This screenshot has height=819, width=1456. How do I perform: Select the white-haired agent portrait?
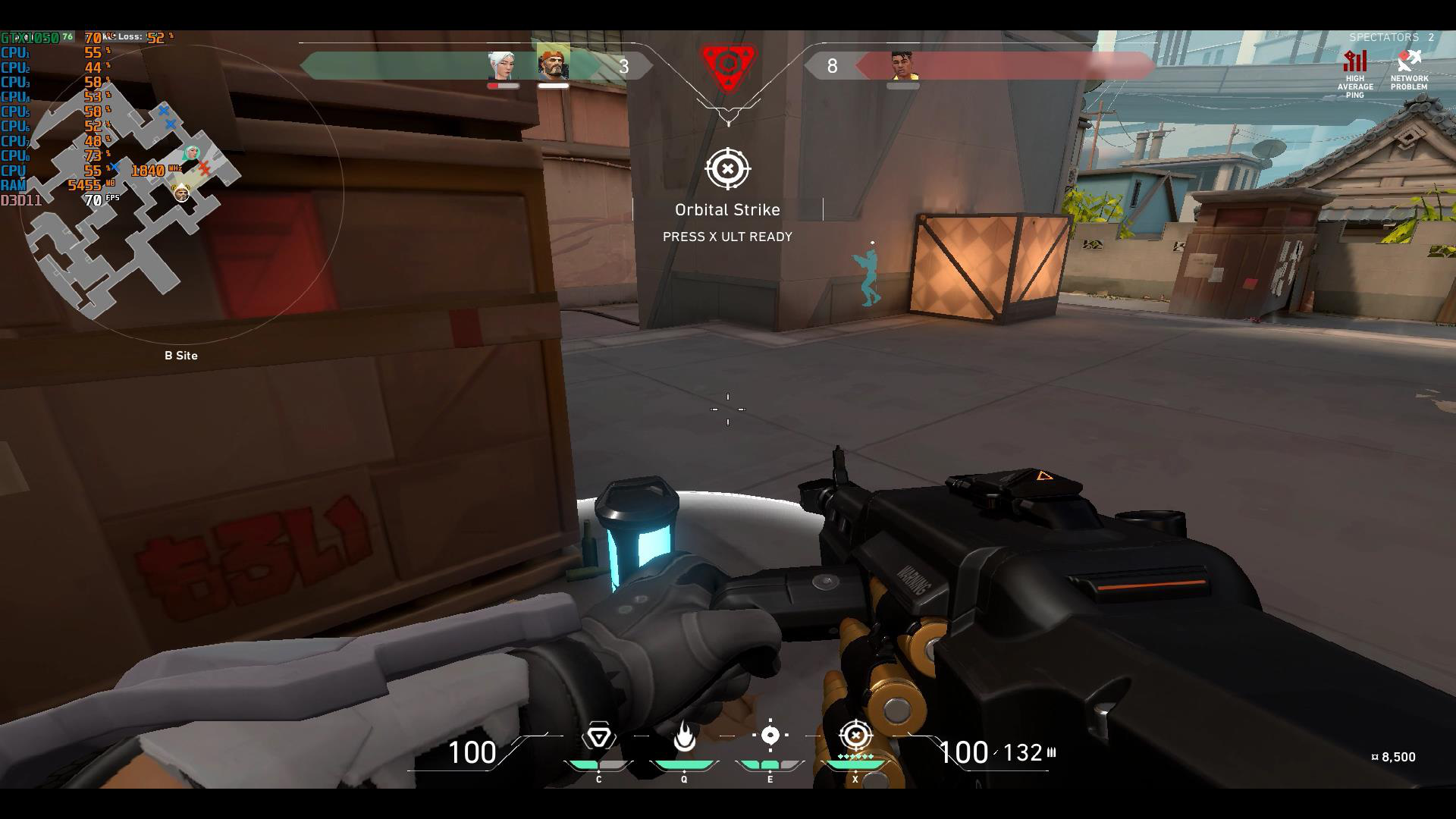click(502, 65)
